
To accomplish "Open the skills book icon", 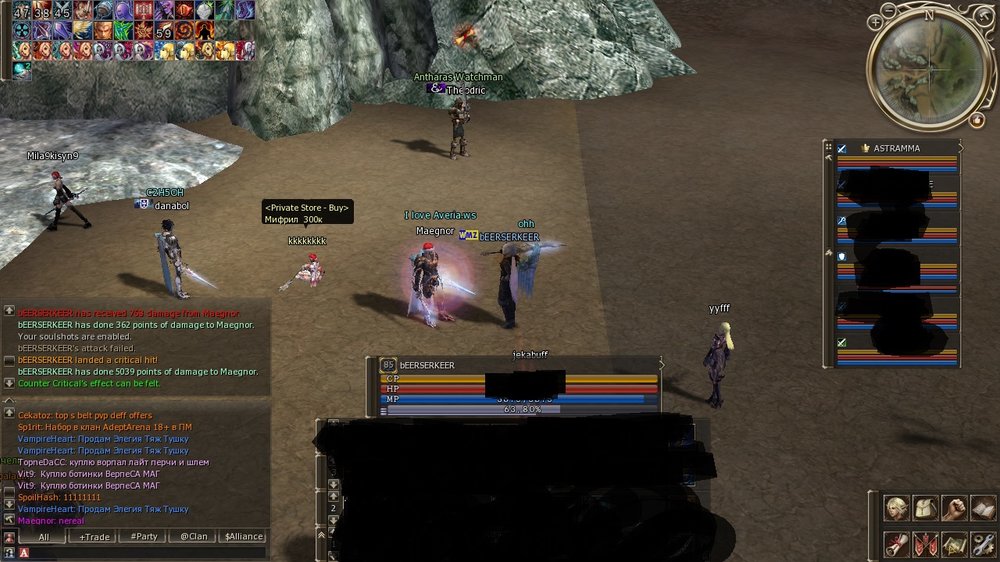I will click(983, 508).
